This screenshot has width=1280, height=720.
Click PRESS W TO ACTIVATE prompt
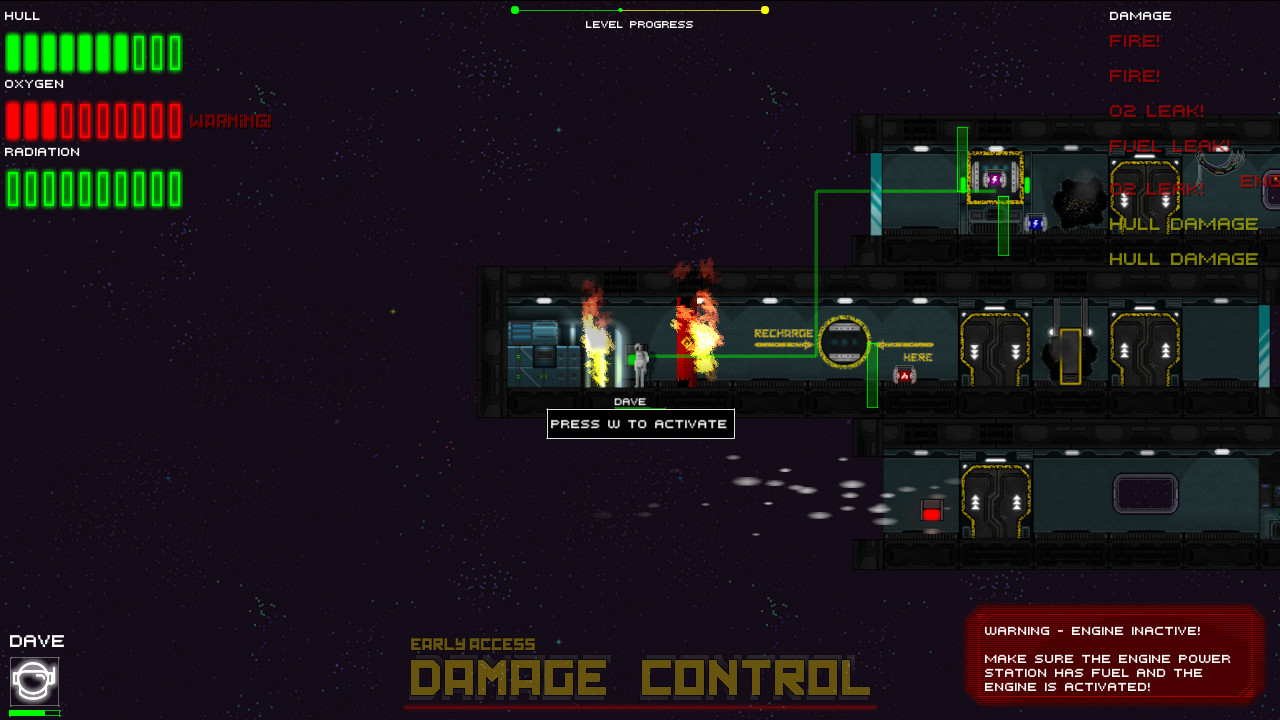[640, 424]
